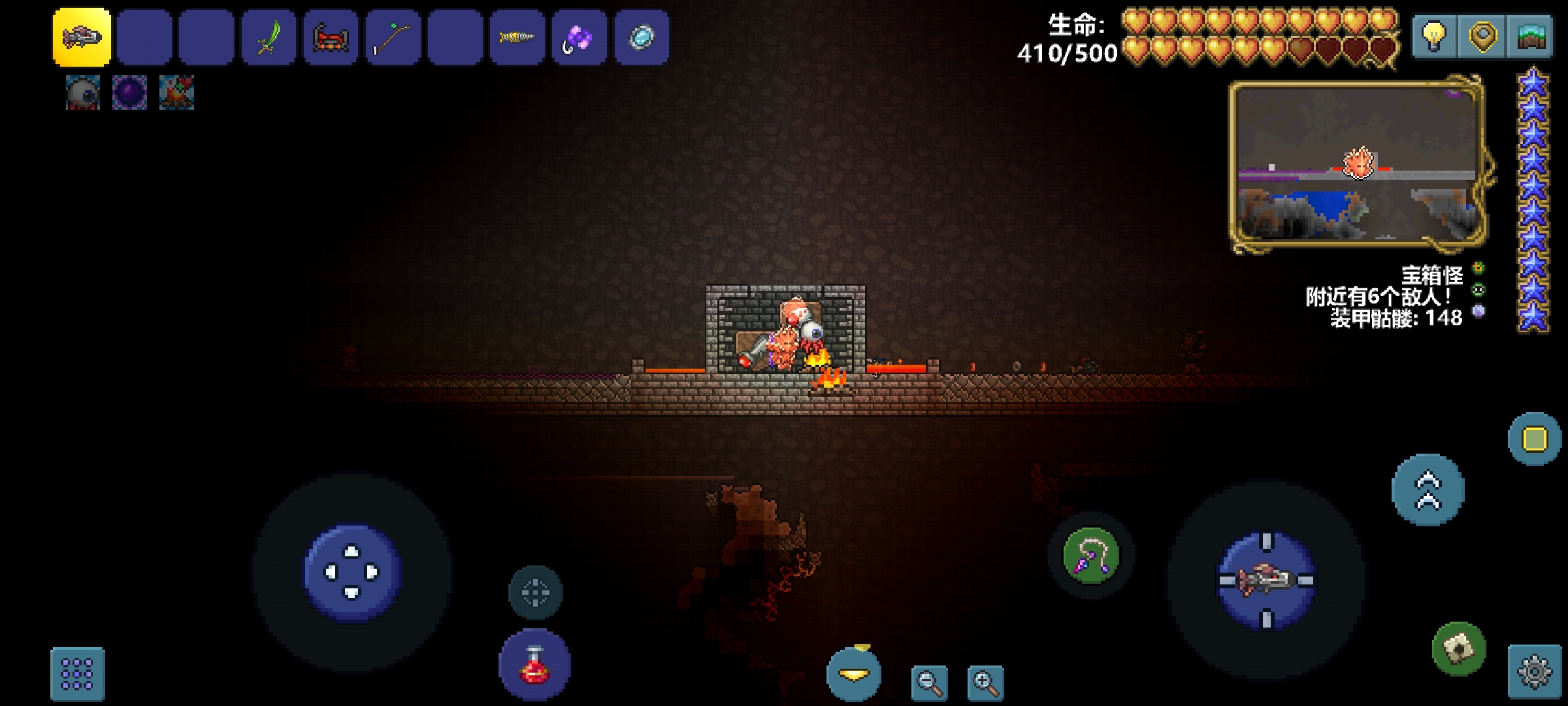The height and width of the screenshot is (706, 1568).
Task: Open the housing menu icon
Action: (1529, 36)
